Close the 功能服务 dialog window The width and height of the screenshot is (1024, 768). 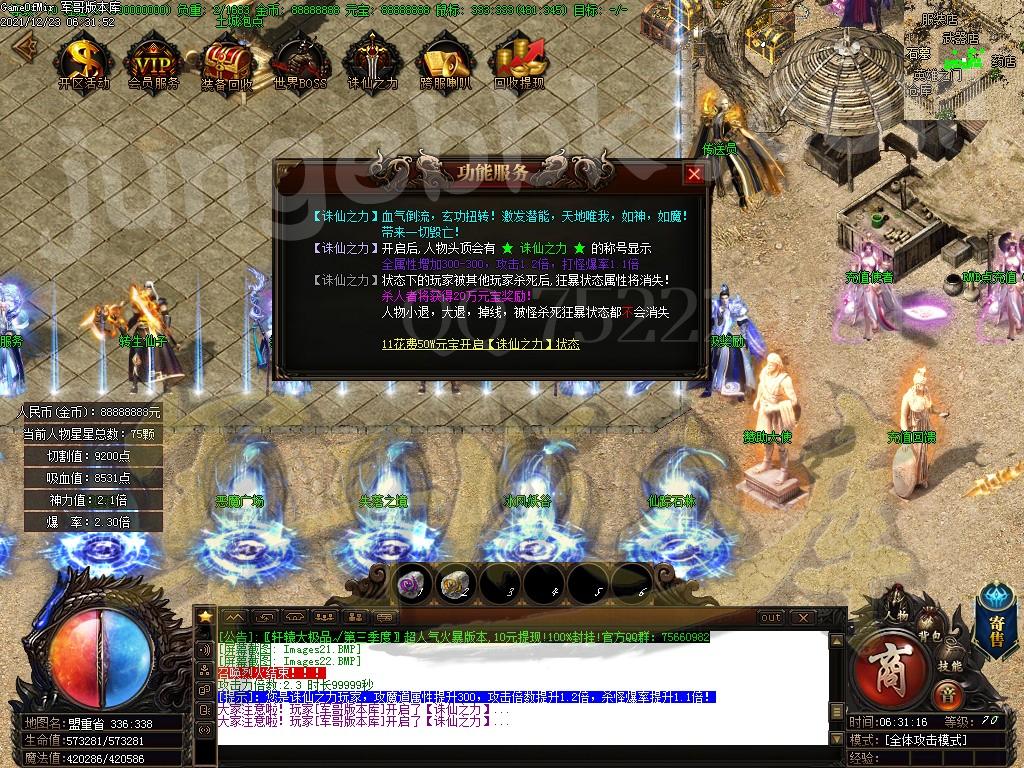click(x=694, y=174)
